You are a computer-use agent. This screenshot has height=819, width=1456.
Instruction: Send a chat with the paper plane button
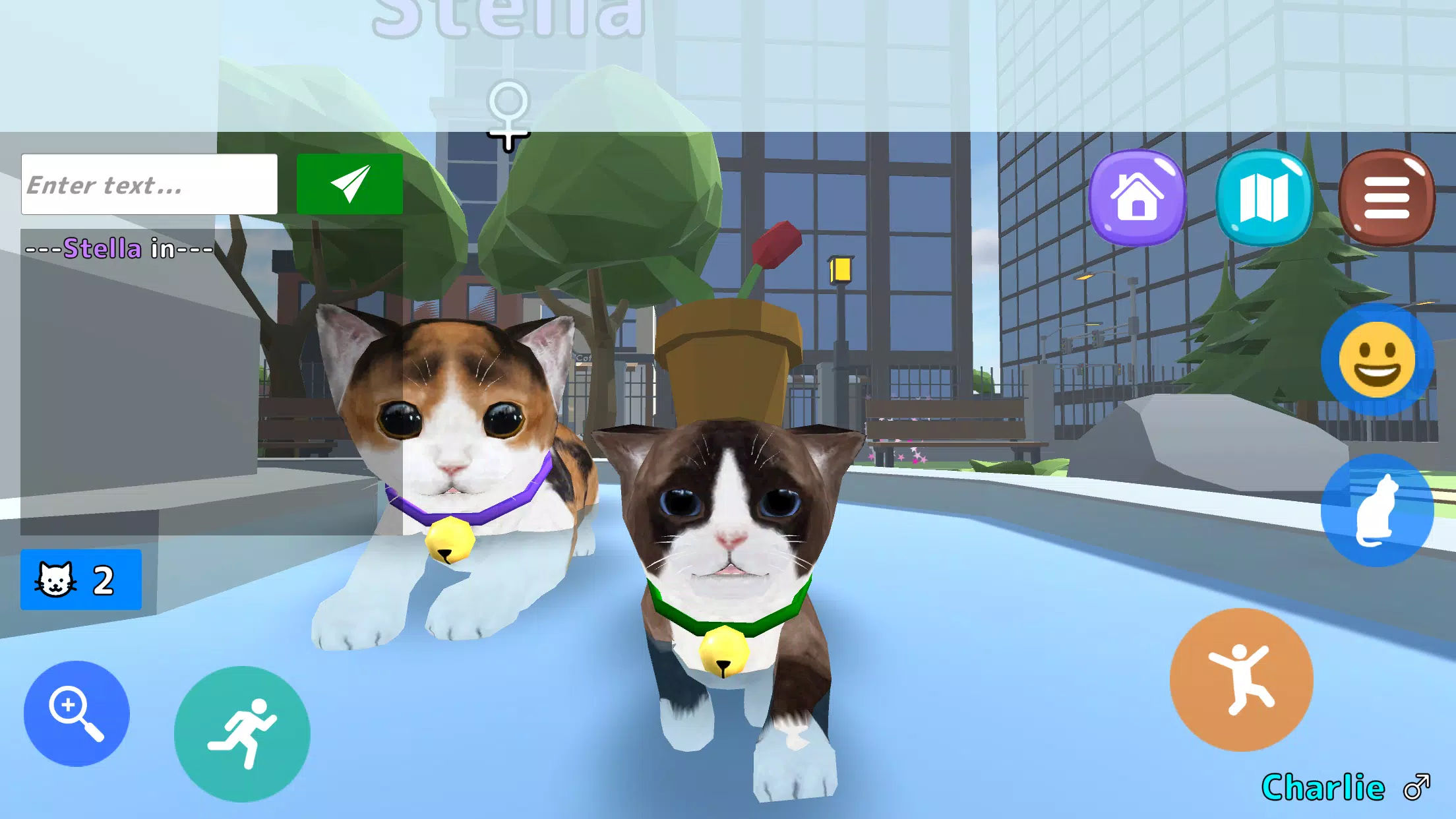coord(349,183)
